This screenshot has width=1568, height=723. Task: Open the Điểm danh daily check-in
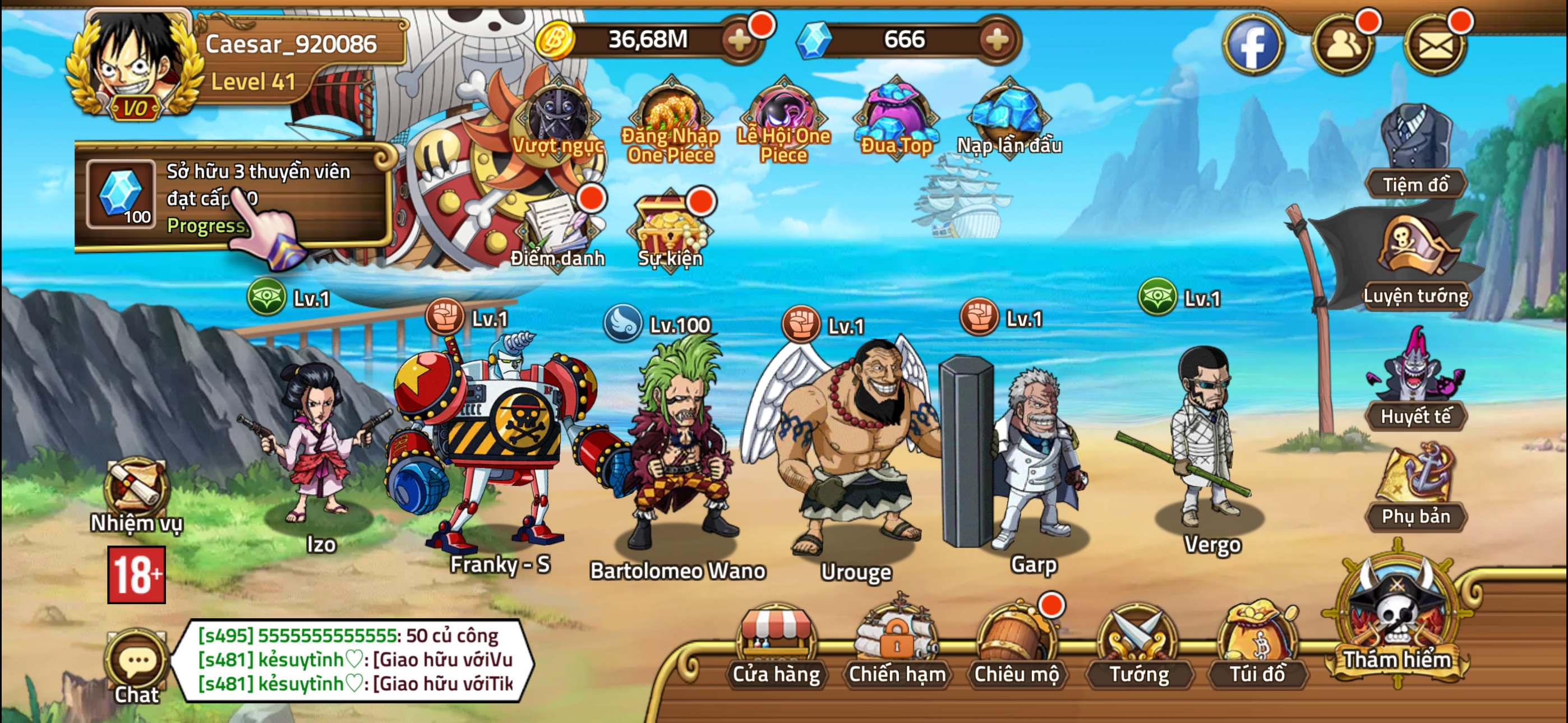[x=557, y=228]
